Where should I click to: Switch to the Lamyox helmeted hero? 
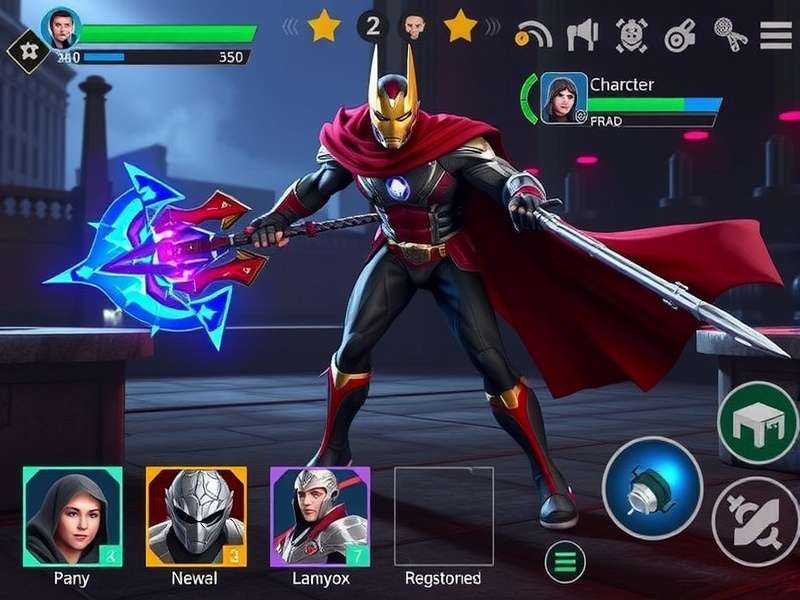point(320,516)
